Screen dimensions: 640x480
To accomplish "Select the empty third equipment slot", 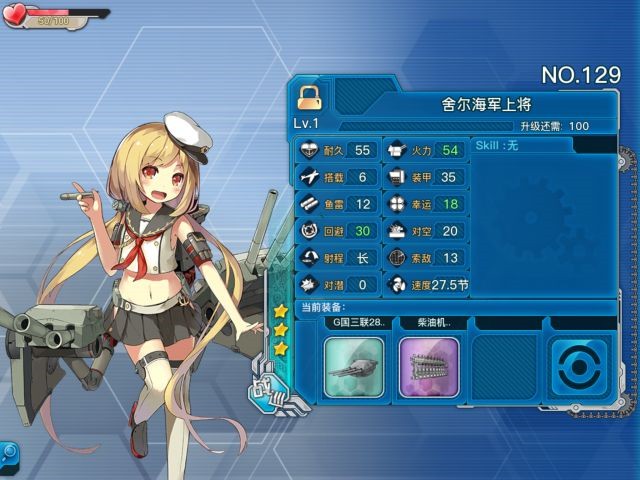I will (503, 367).
